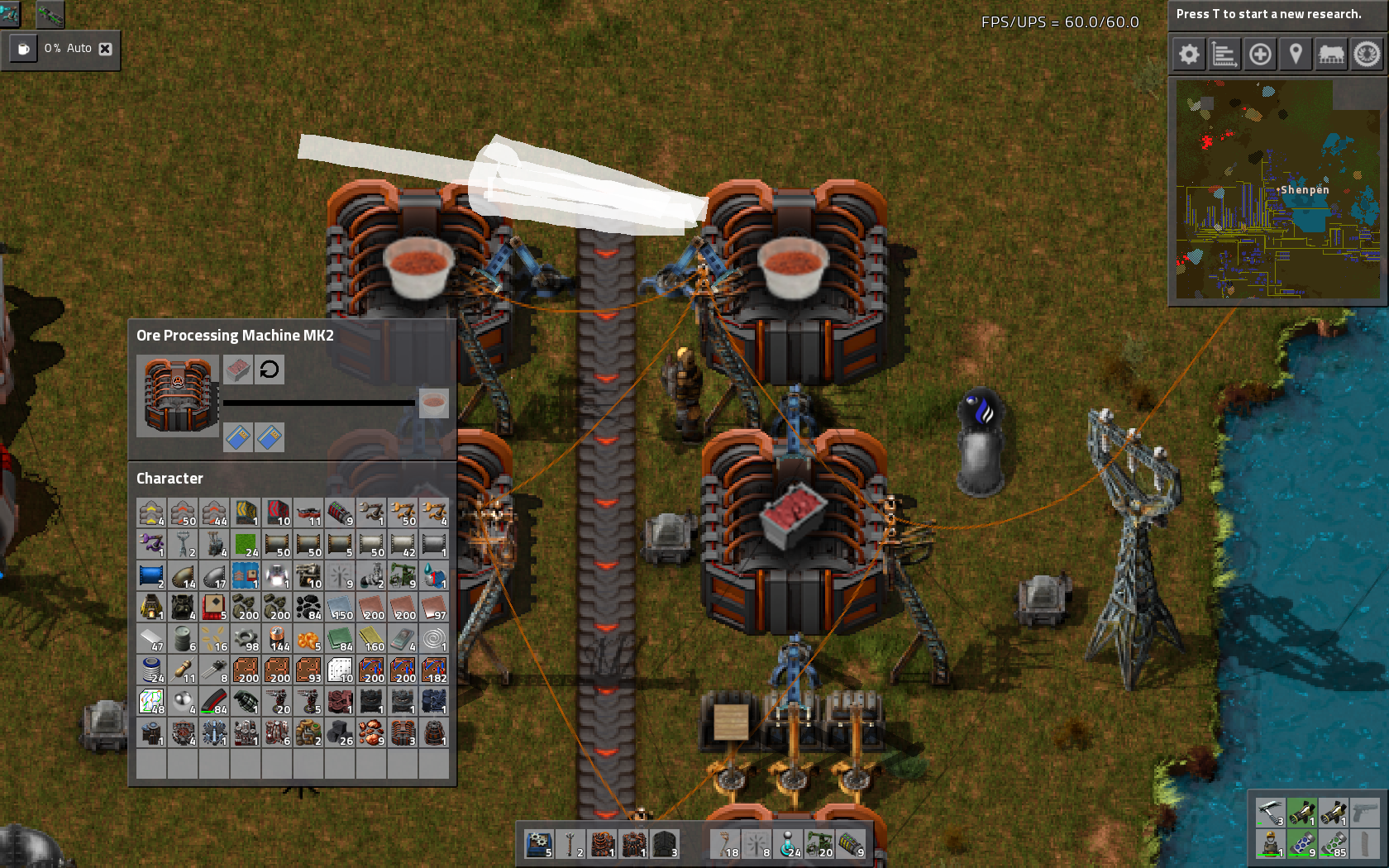
Task: Open the trains overview locomotive button
Action: coord(1331,55)
